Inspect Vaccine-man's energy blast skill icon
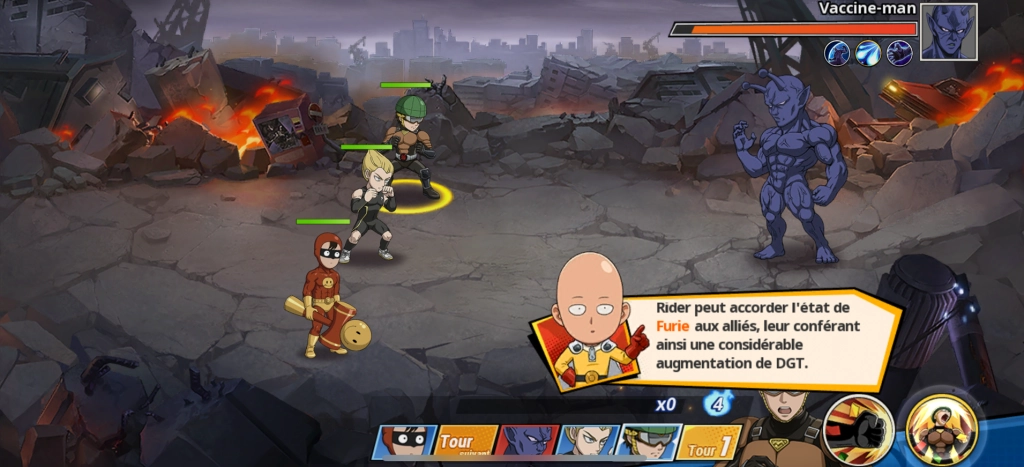The image size is (1024, 467). coord(869,53)
